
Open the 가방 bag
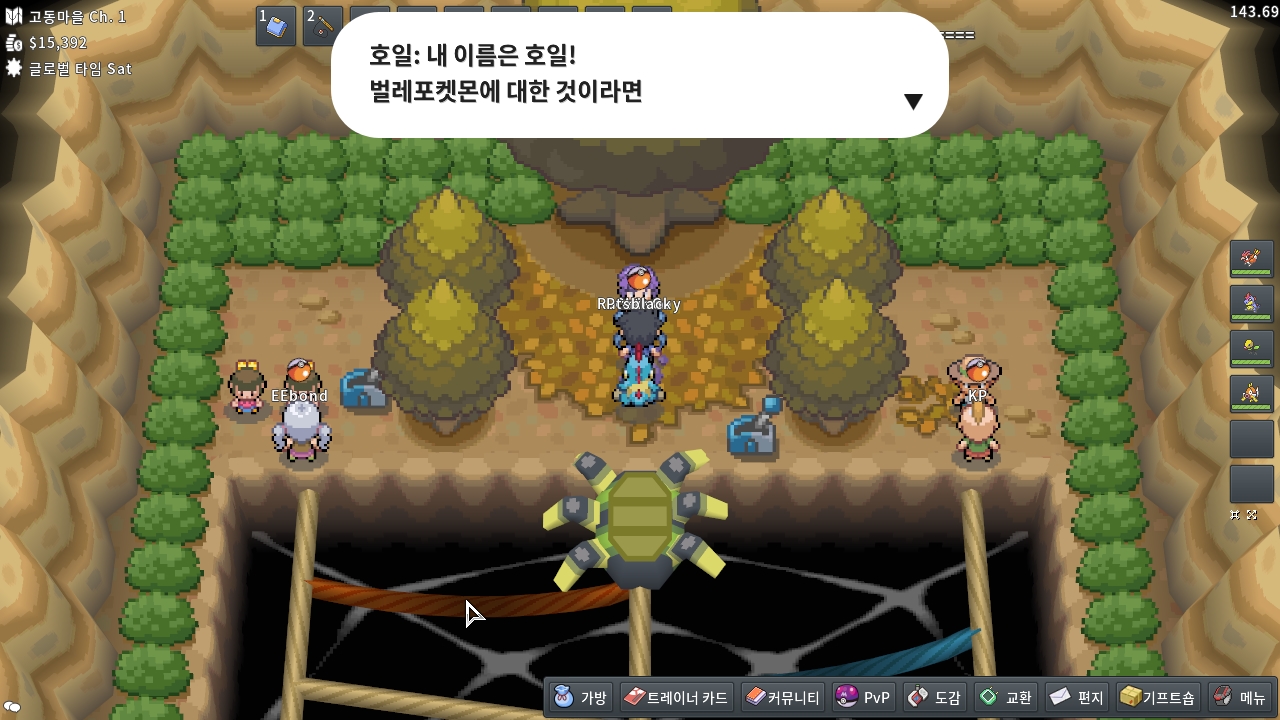pos(580,697)
